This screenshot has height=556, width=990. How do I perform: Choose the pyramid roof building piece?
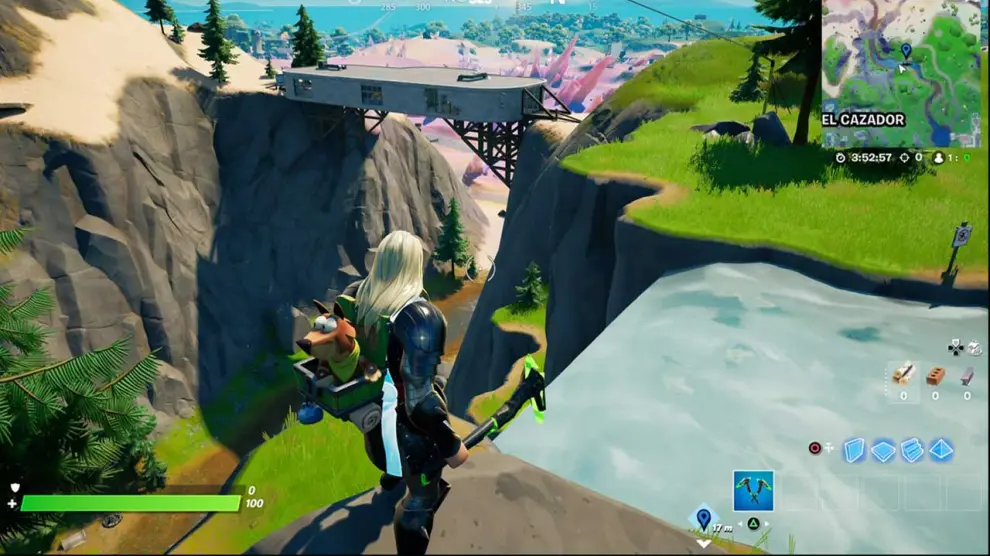click(941, 450)
